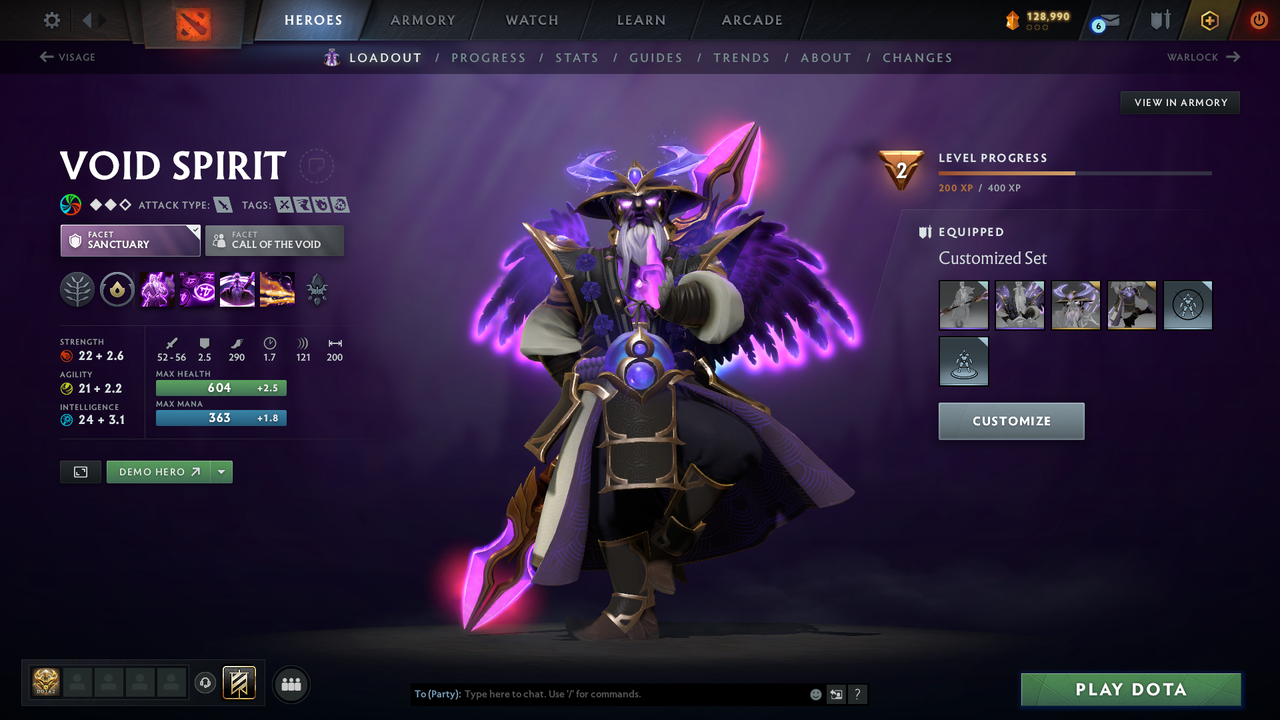Click the melee attack type icon
The width and height of the screenshot is (1280, 720).
tap(221, 204)
